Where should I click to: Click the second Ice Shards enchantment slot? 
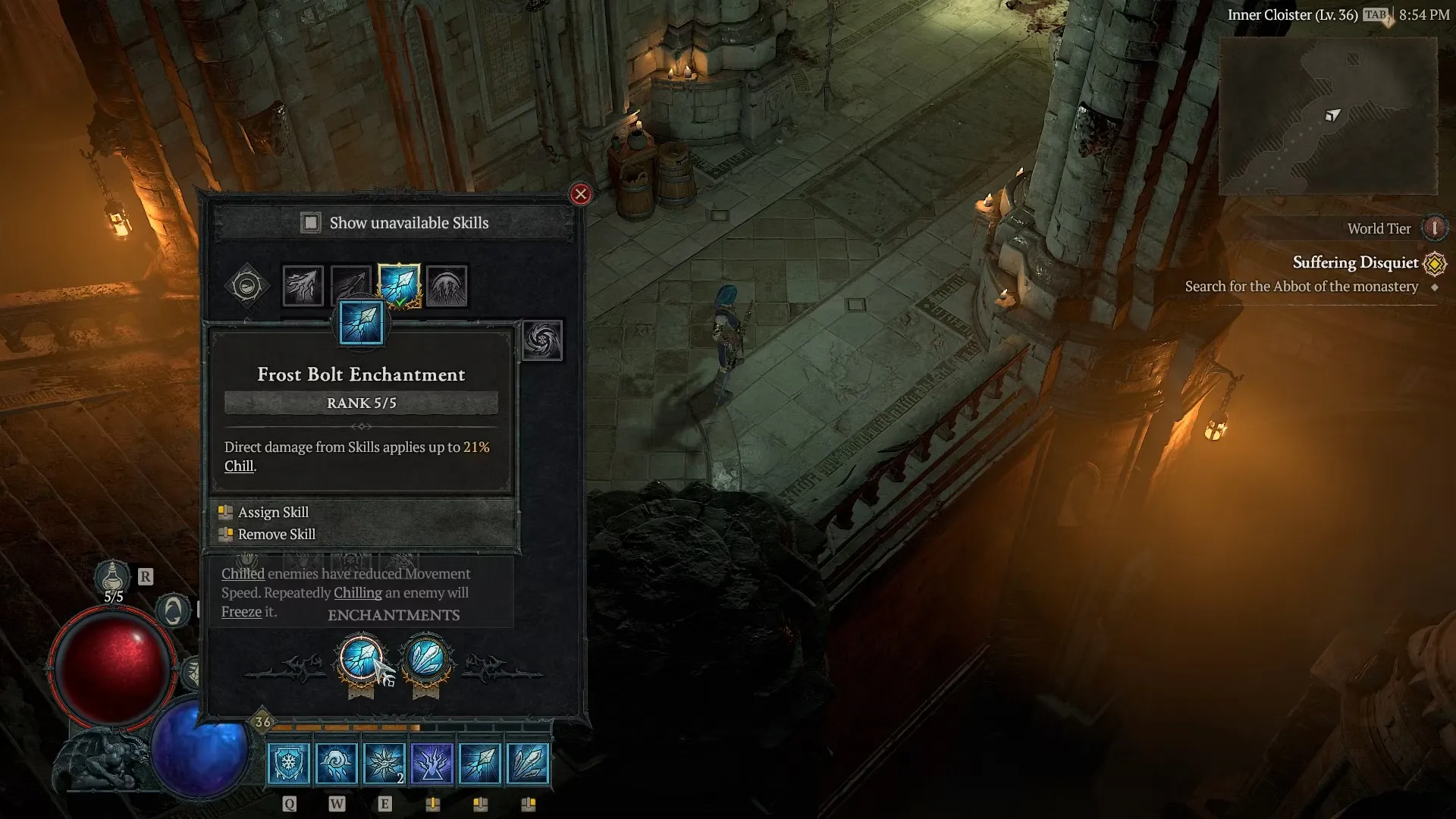pos(427,658)
